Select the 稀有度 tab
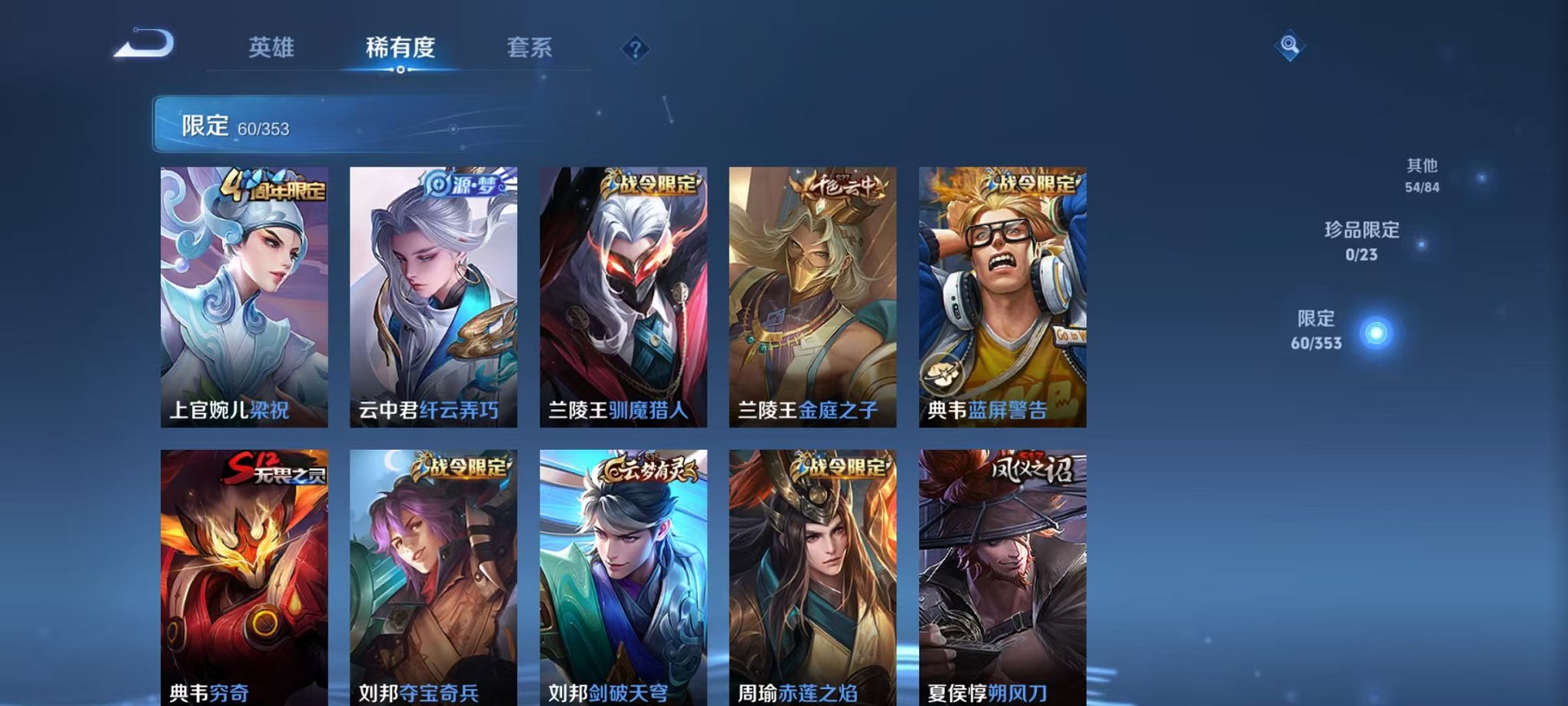This screenshot has height=706, width=1568. 401,48
